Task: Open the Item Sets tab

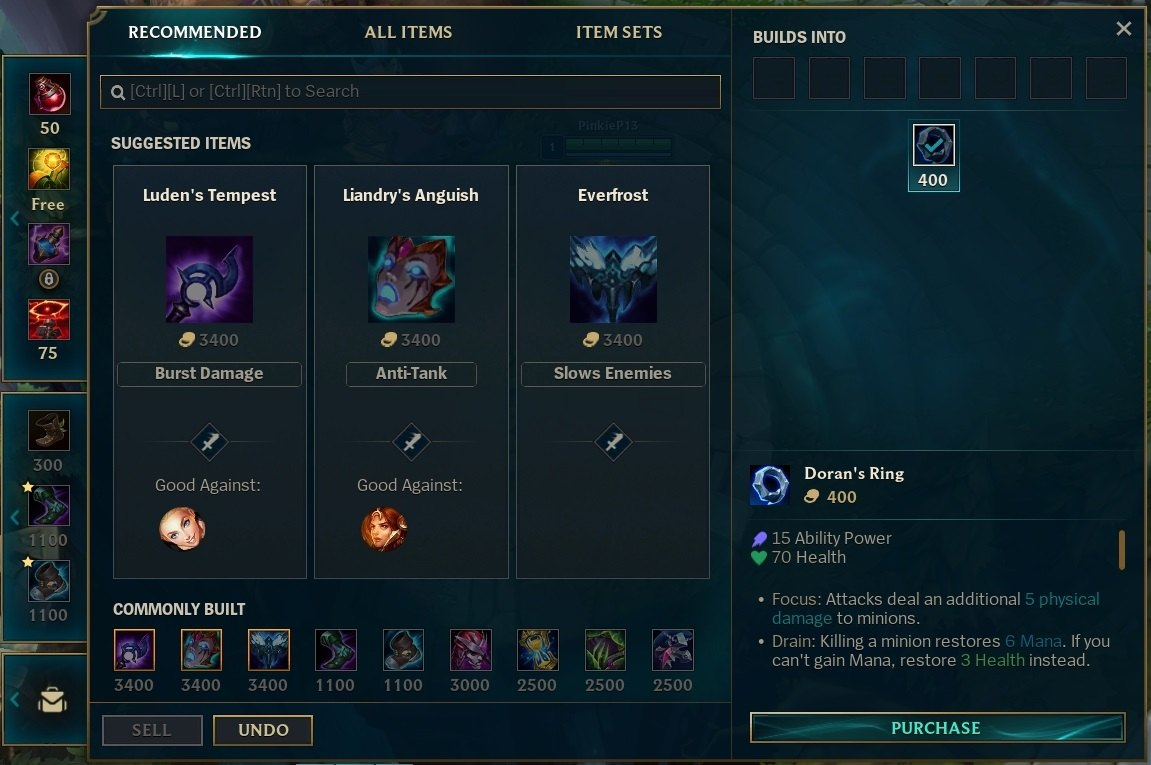Action: pyautogui.click(x=618, y=32)
